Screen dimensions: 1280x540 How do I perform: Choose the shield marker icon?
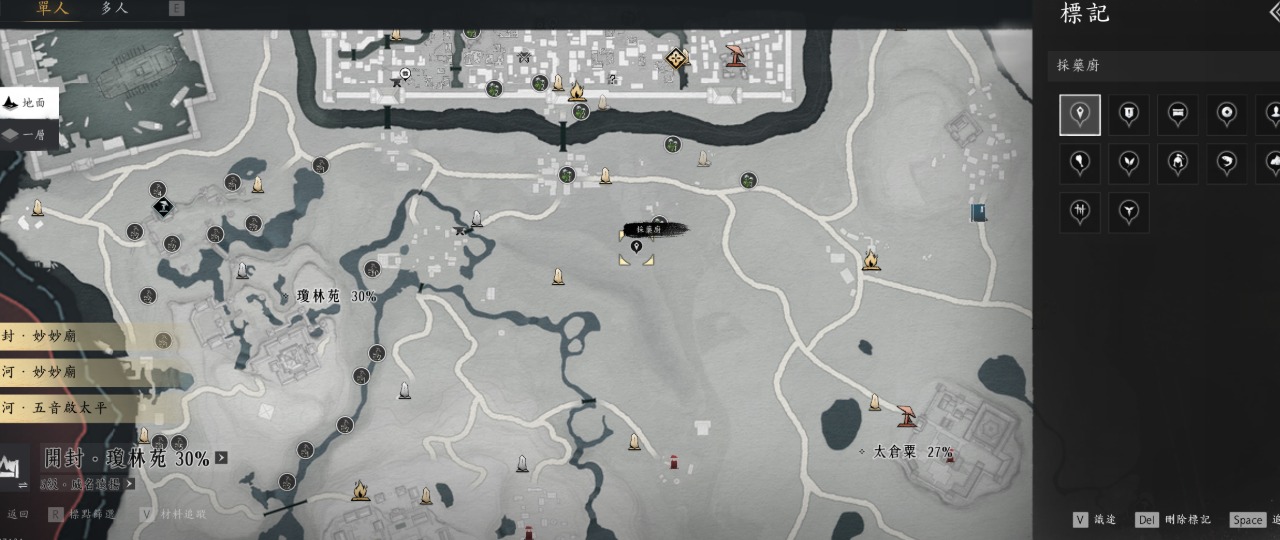1129,115
